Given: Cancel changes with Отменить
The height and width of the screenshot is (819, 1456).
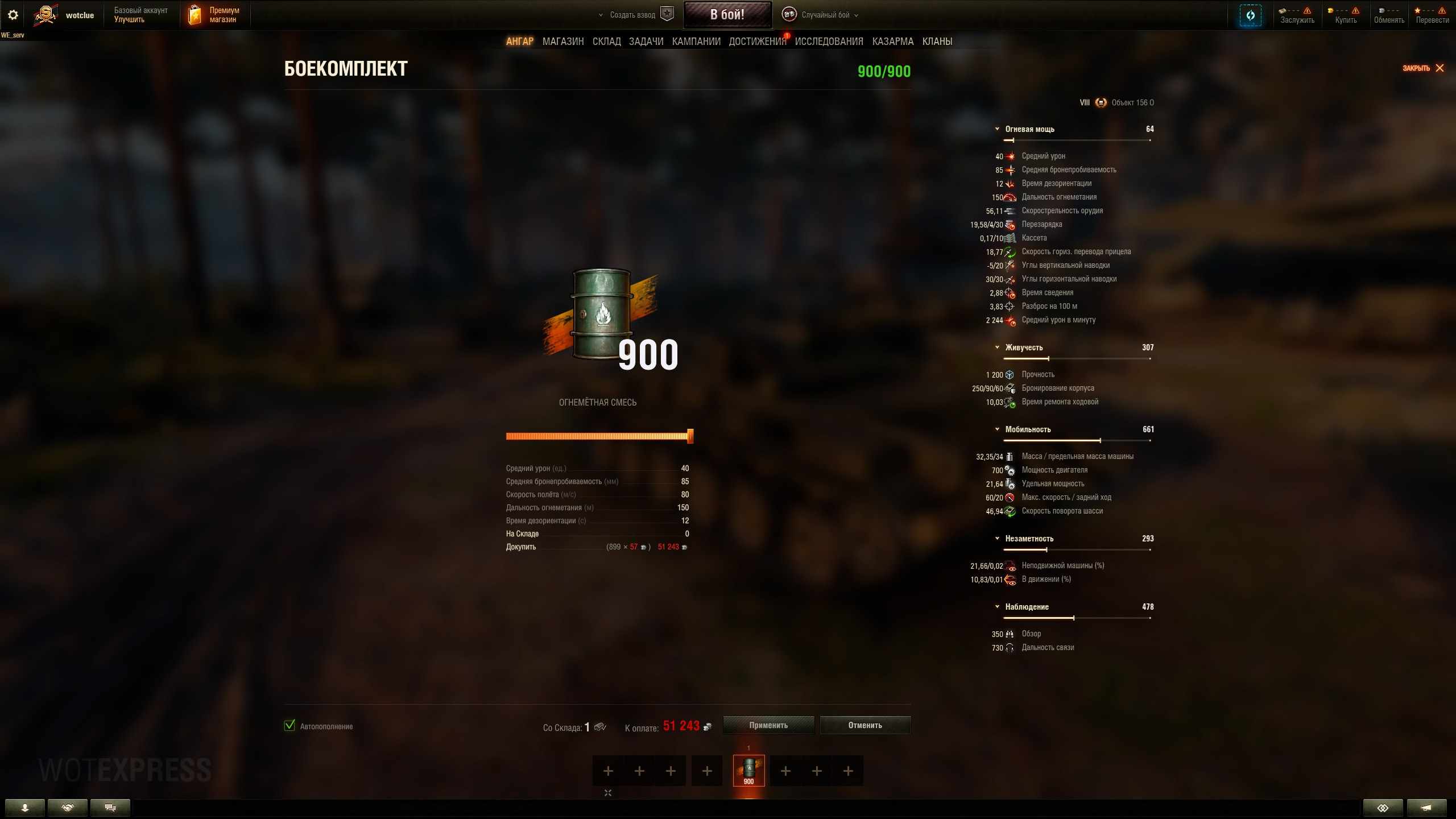Looking at the screenshot, I should point(864,725).
